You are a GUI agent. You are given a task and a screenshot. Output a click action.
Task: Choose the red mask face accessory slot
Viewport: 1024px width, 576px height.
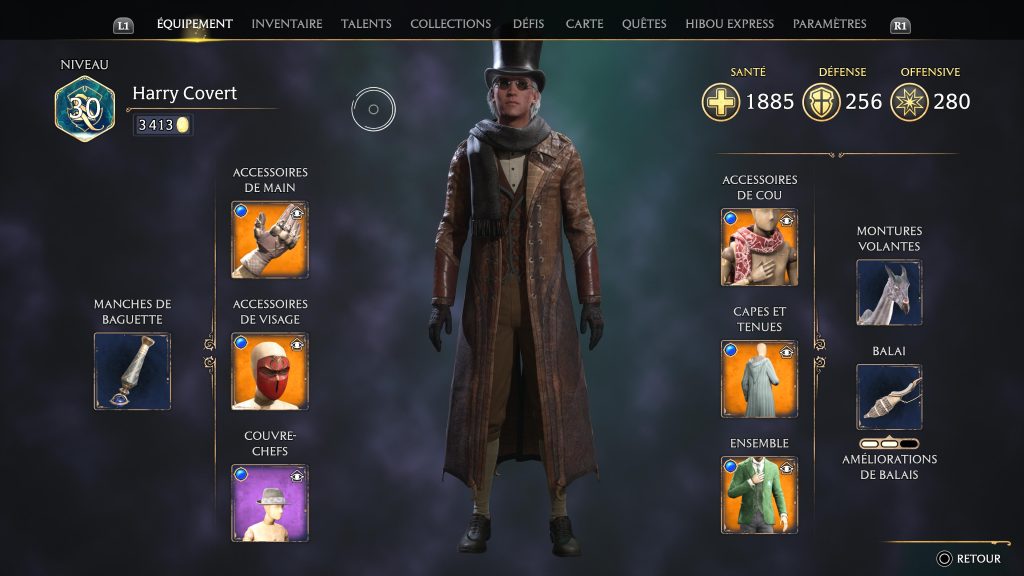tap(270, 371)
